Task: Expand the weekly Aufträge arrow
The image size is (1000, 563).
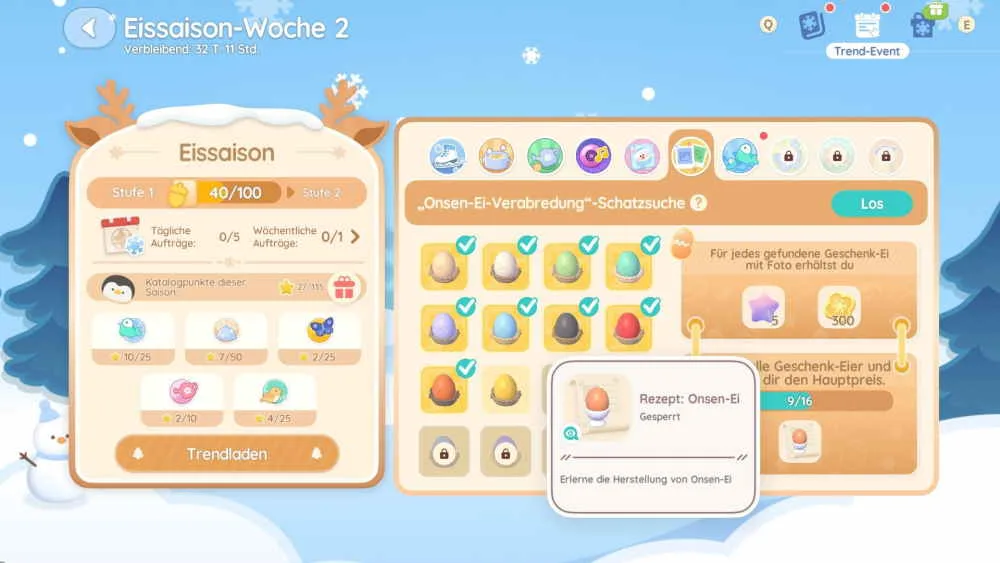Action: [x=354, y=237]
